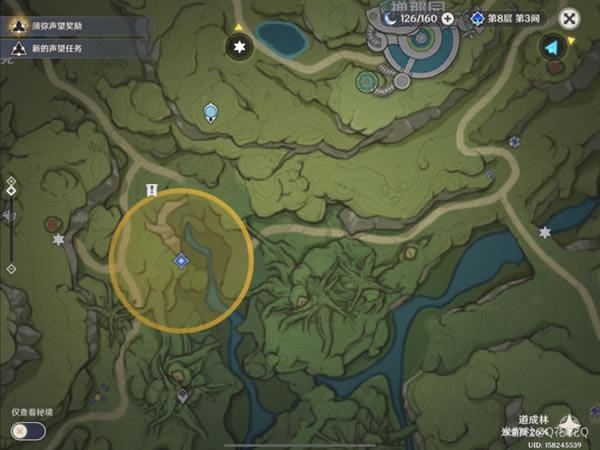
Task: Click the player location arrow marker
Action: click(x=550, y=47)
